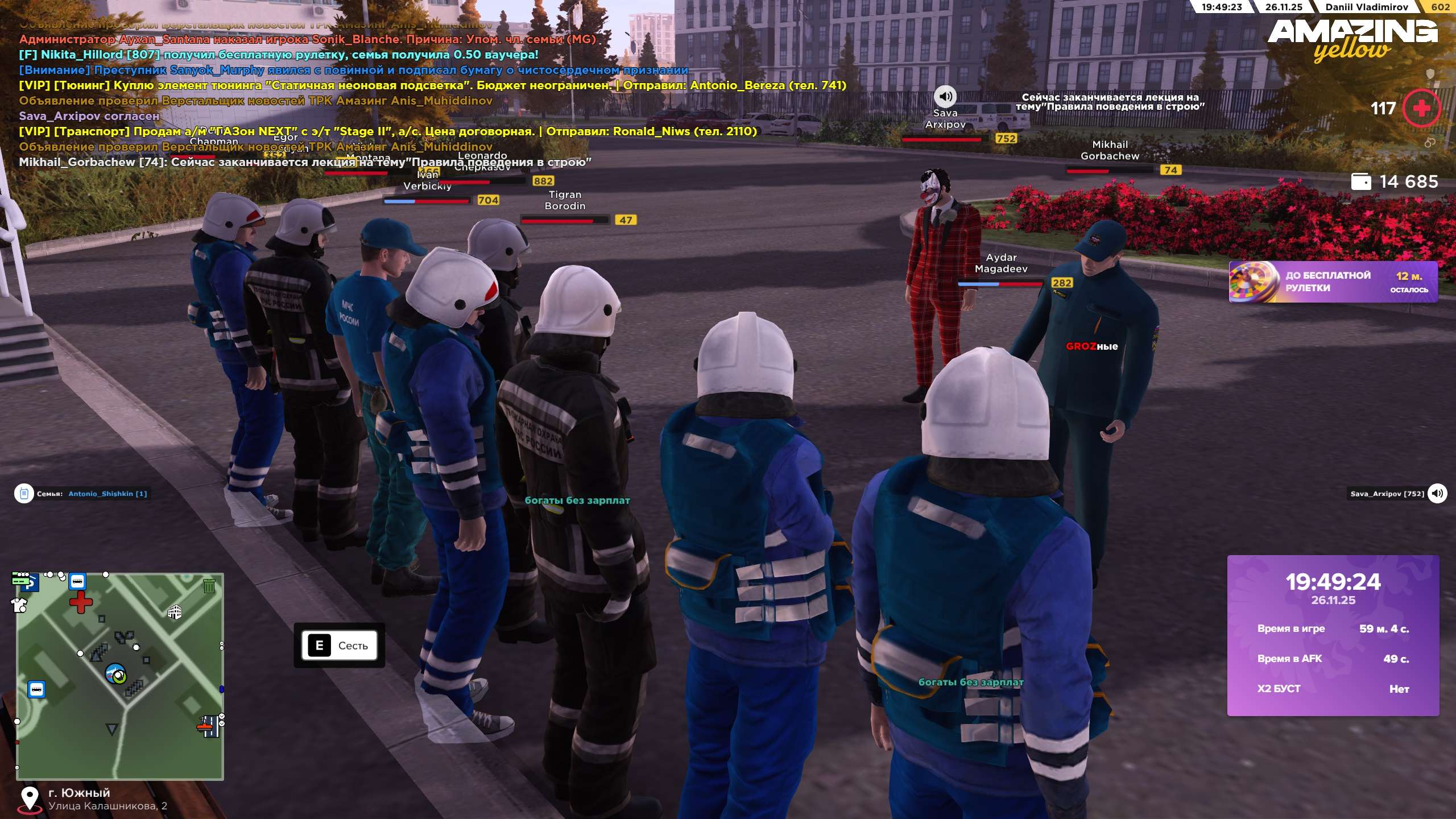Click the Amazing yellow server logo
This screenshot has width=1456, height=819.
tap(1352, 39)
